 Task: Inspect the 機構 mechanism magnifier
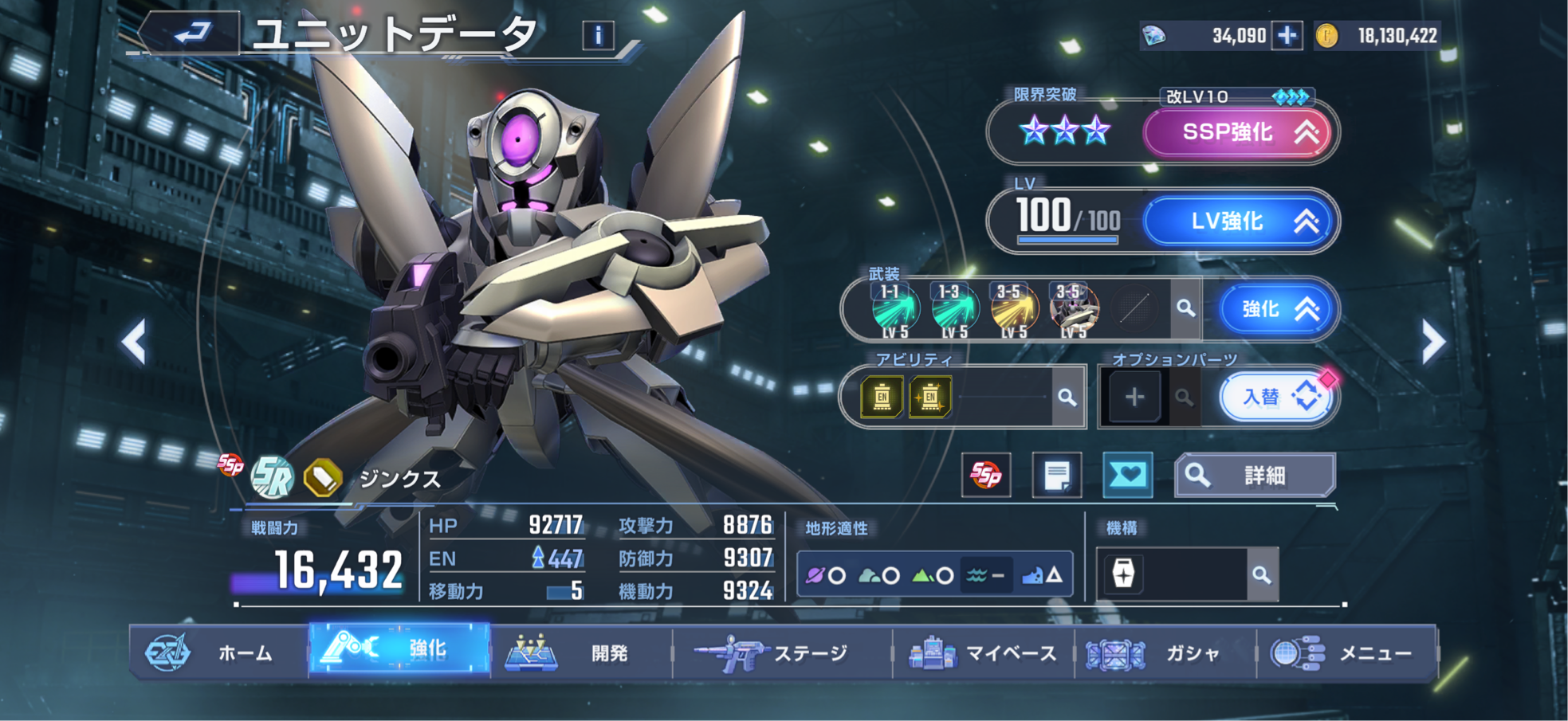coord(1260,574)
